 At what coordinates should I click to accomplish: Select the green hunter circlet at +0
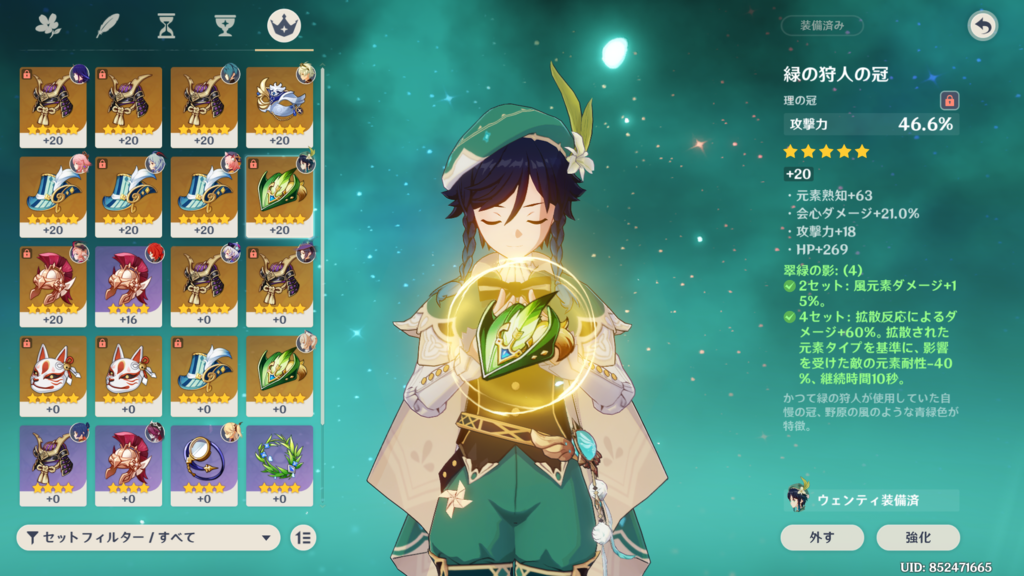tap(279, 374)
